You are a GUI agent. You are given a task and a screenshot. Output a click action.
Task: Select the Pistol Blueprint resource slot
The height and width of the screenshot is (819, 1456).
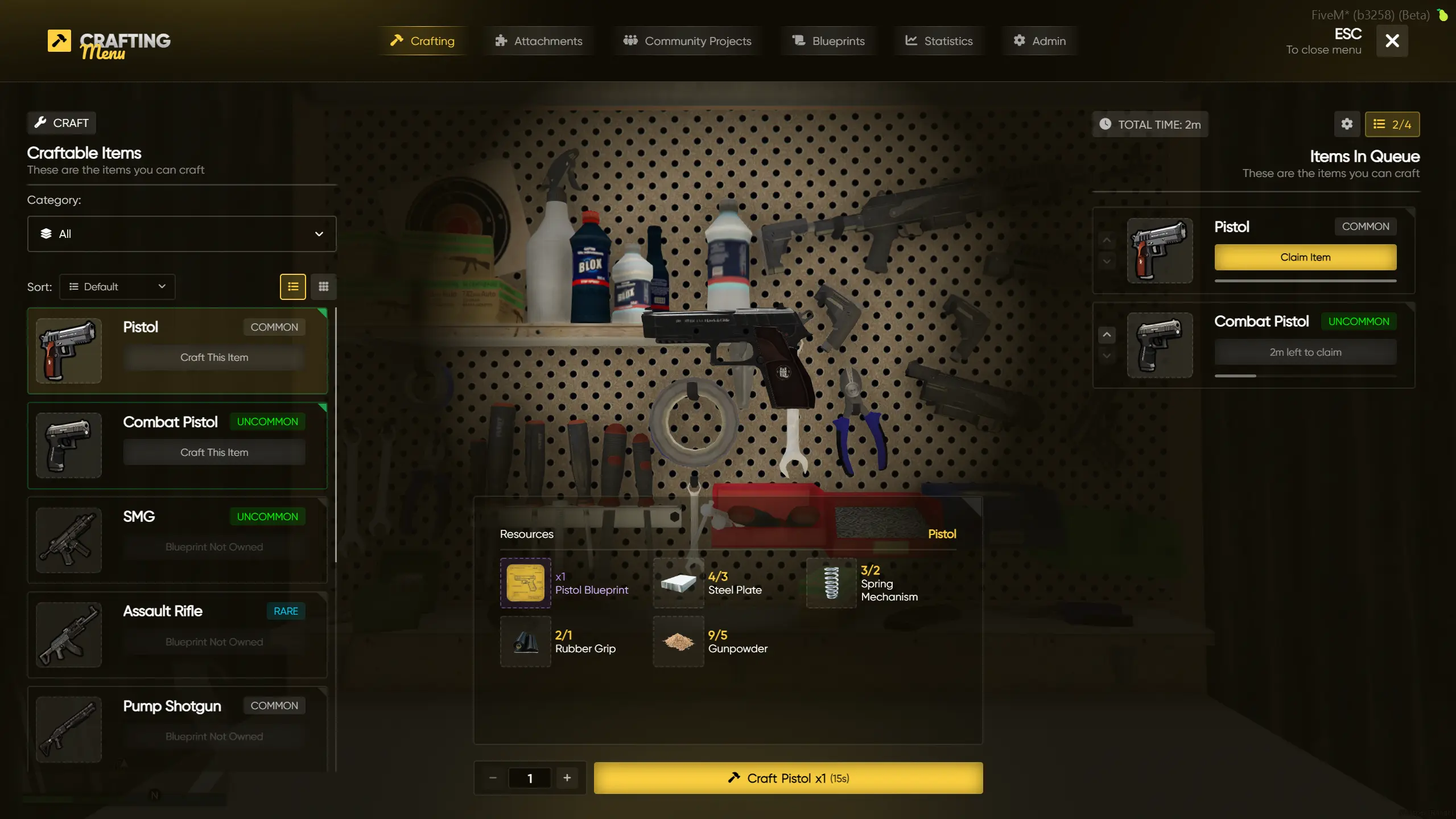click(x=525, y=583)
